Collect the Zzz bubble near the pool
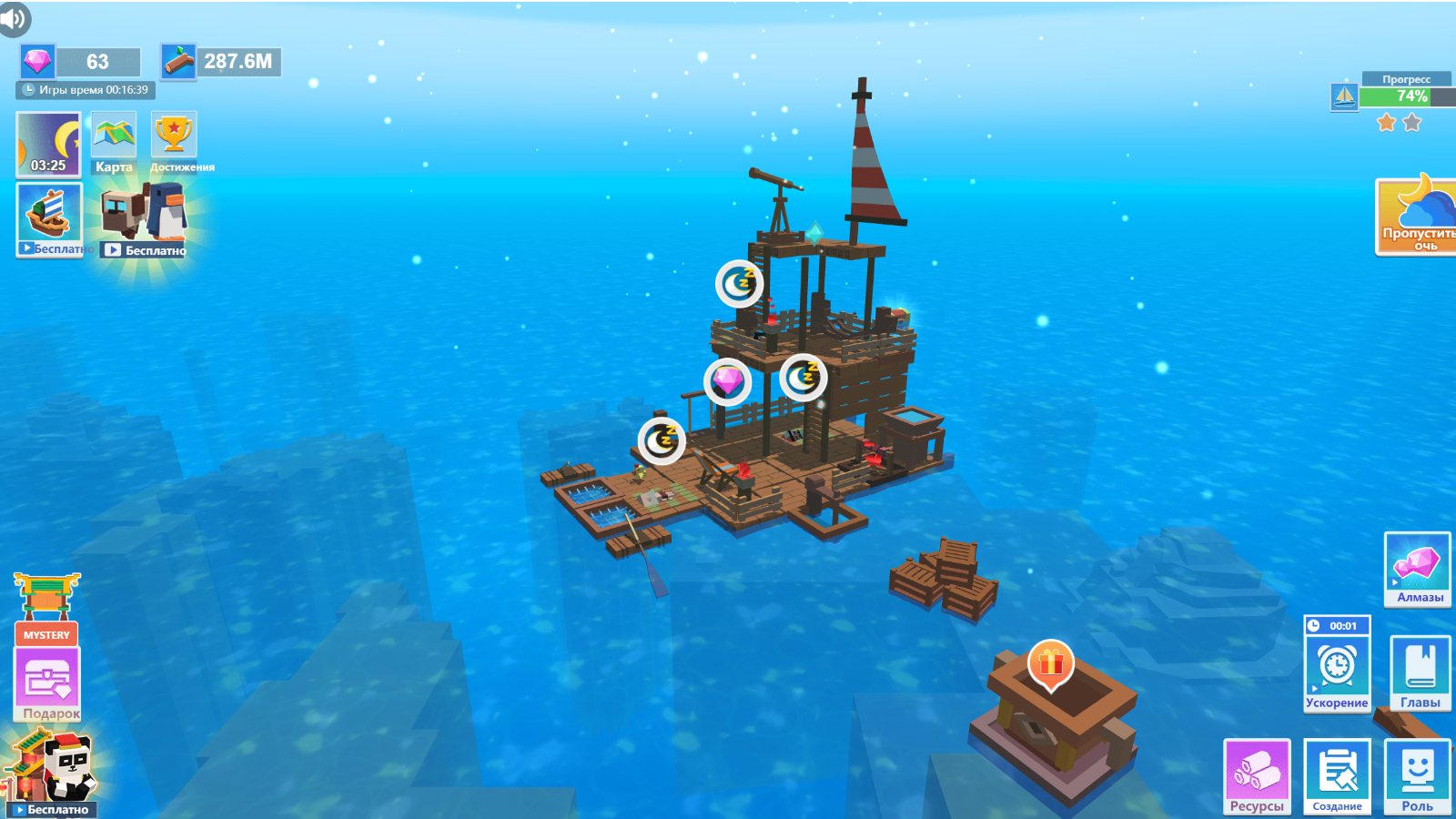 [x=662, y=442]
